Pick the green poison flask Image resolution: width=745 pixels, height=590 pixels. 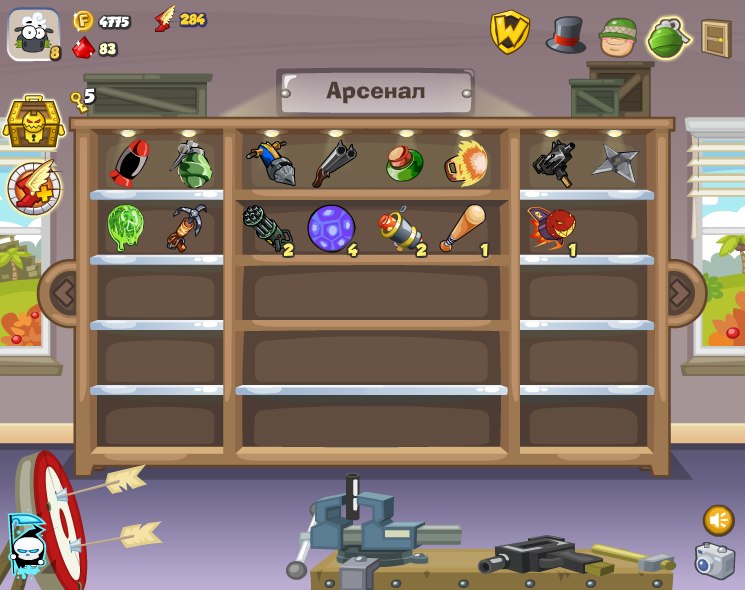point(403,163)
